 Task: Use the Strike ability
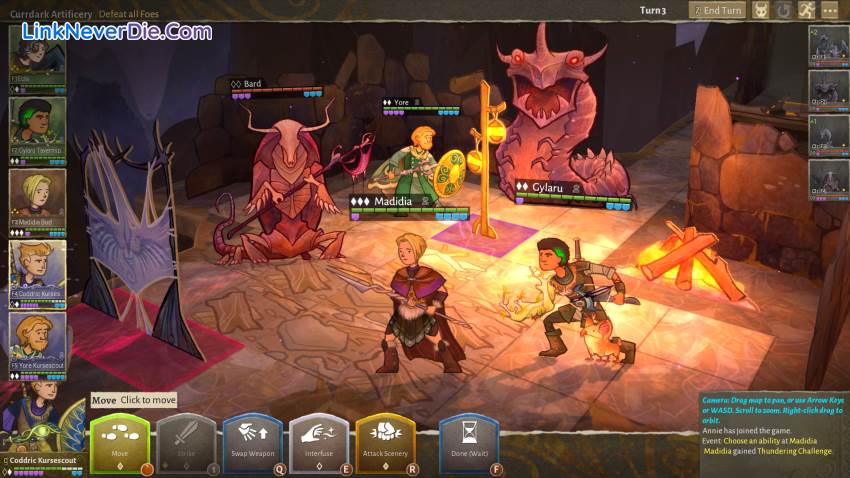(186, 441)
